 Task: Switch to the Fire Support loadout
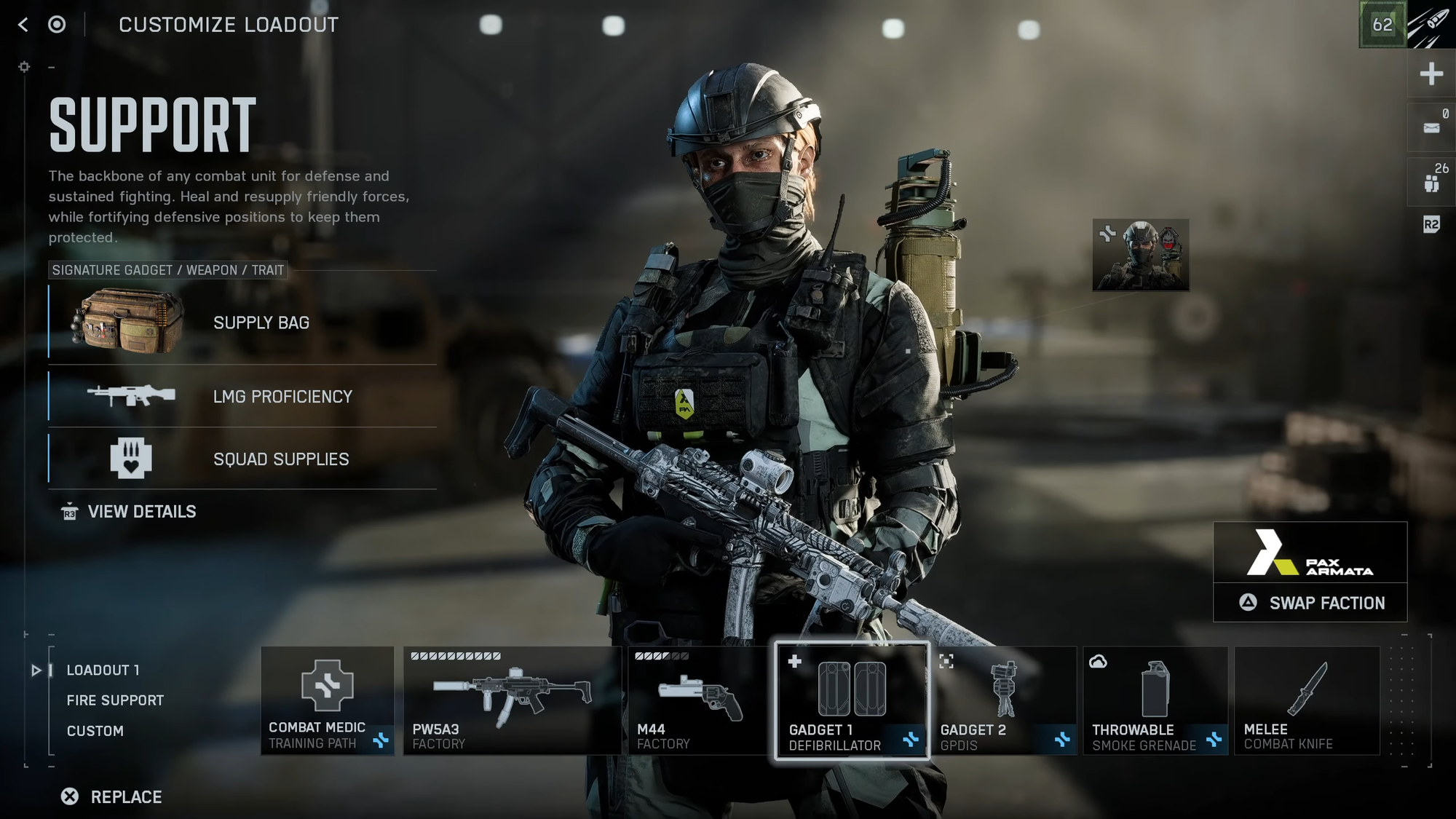(115, 700)
